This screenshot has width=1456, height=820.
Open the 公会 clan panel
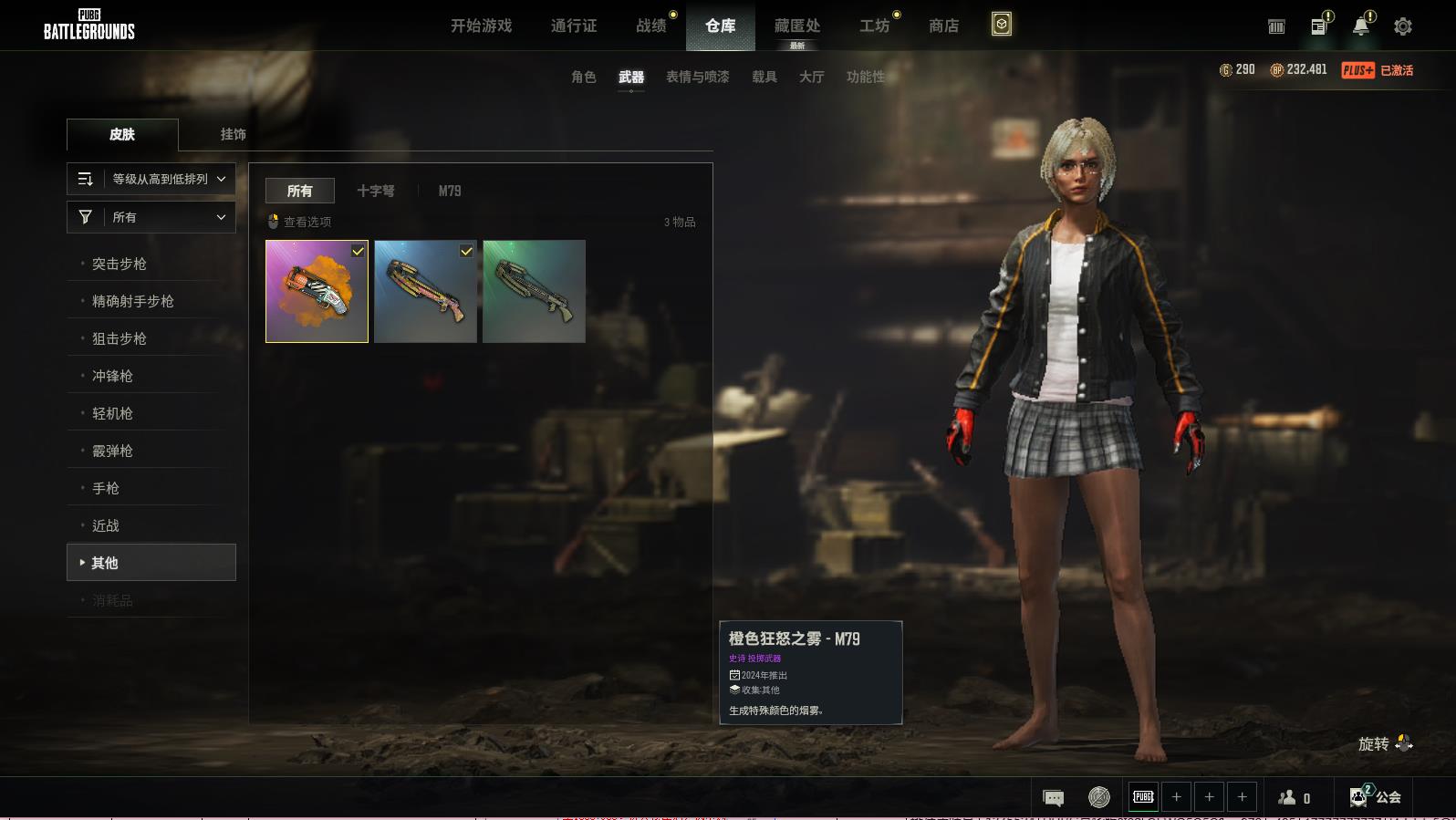pyautogui.click(x=1375, y=797)
